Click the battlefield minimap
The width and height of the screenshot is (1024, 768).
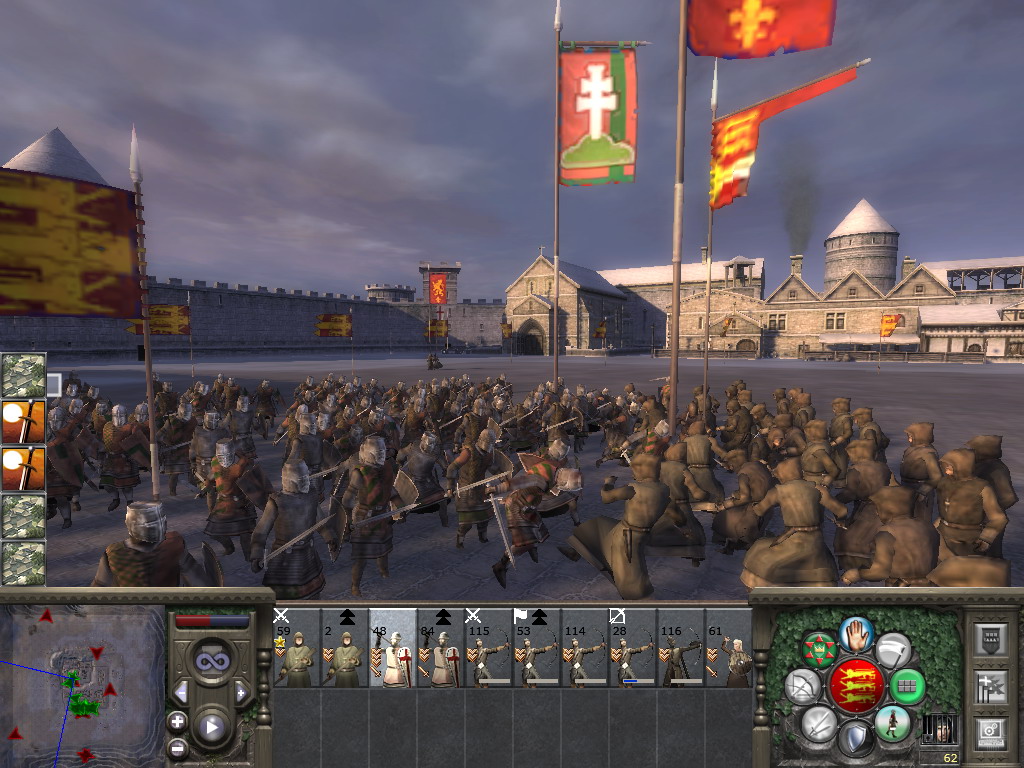point(82,685)
